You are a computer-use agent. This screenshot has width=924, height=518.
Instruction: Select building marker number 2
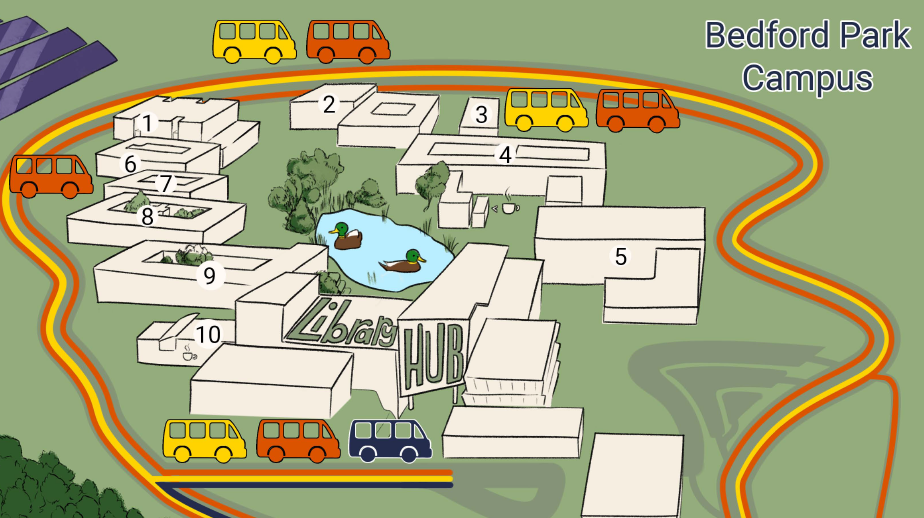pos(329,103)
